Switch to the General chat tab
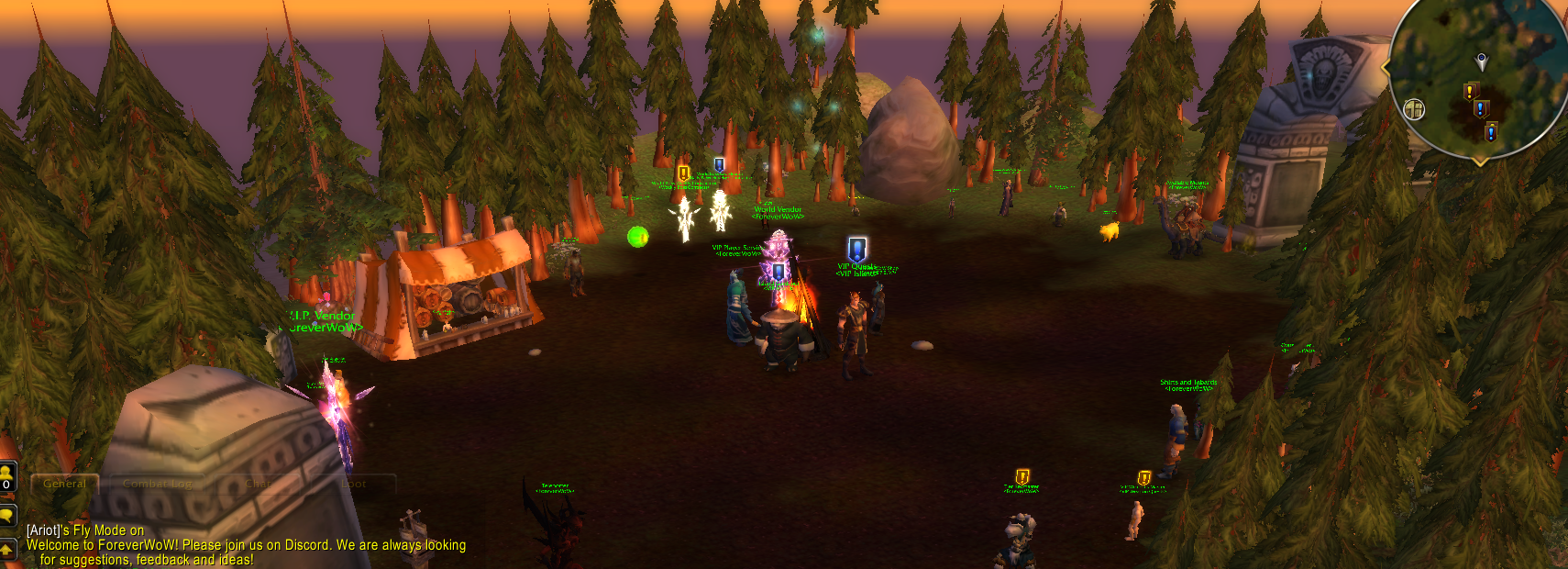The width and height of the screenshot is (1568, 569). [65, 484]
